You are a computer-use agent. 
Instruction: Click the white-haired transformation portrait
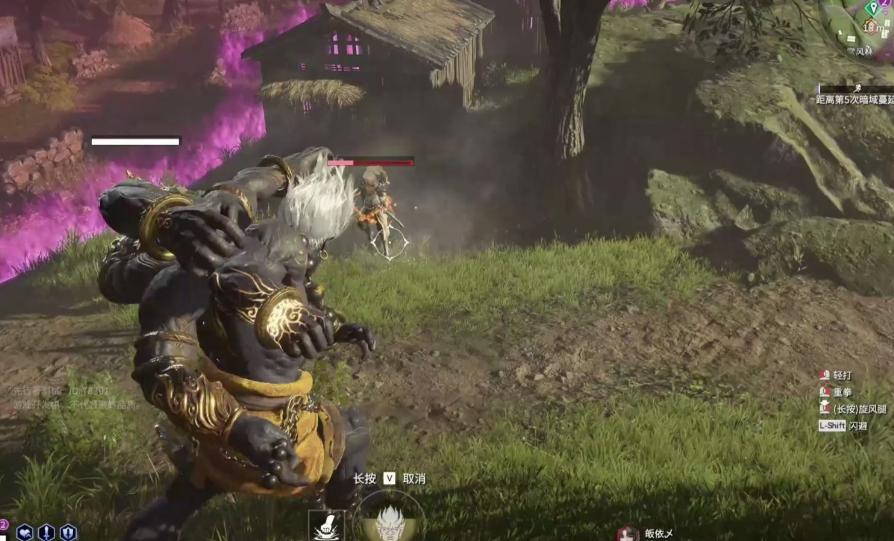point(388,520)
